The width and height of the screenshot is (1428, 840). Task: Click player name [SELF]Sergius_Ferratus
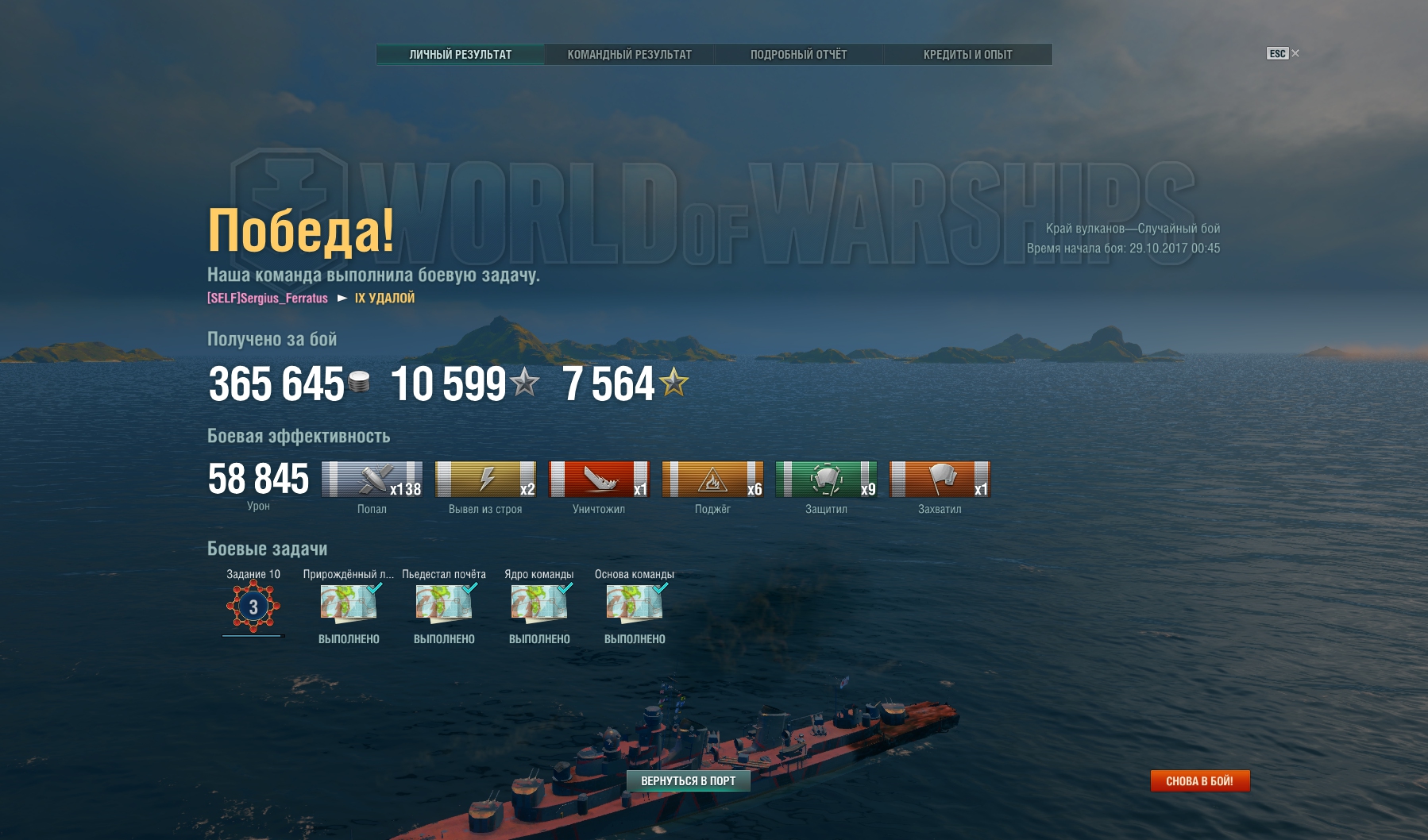point(268,299)
